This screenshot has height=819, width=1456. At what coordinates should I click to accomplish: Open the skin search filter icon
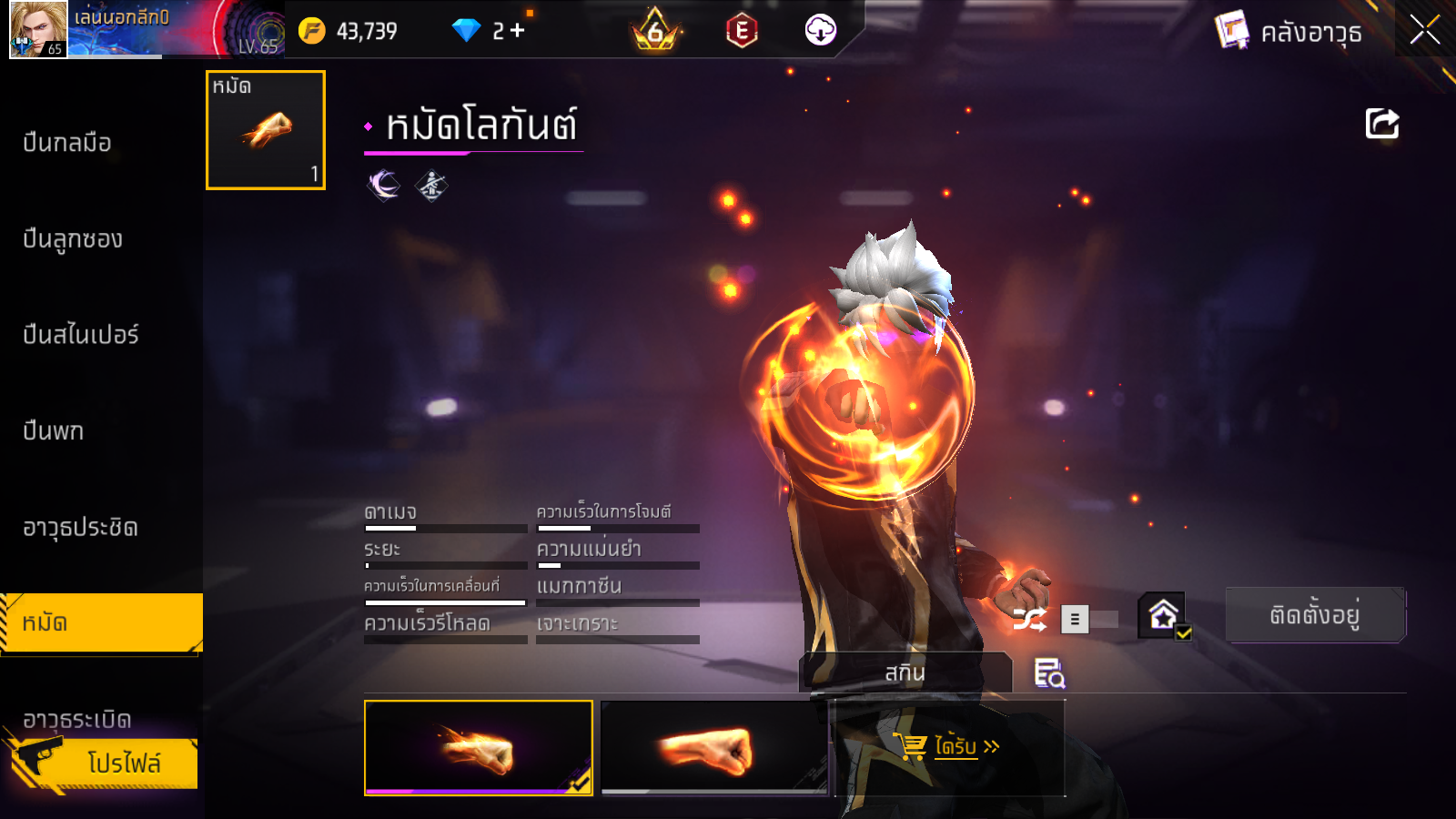(x=1049, y=673)
